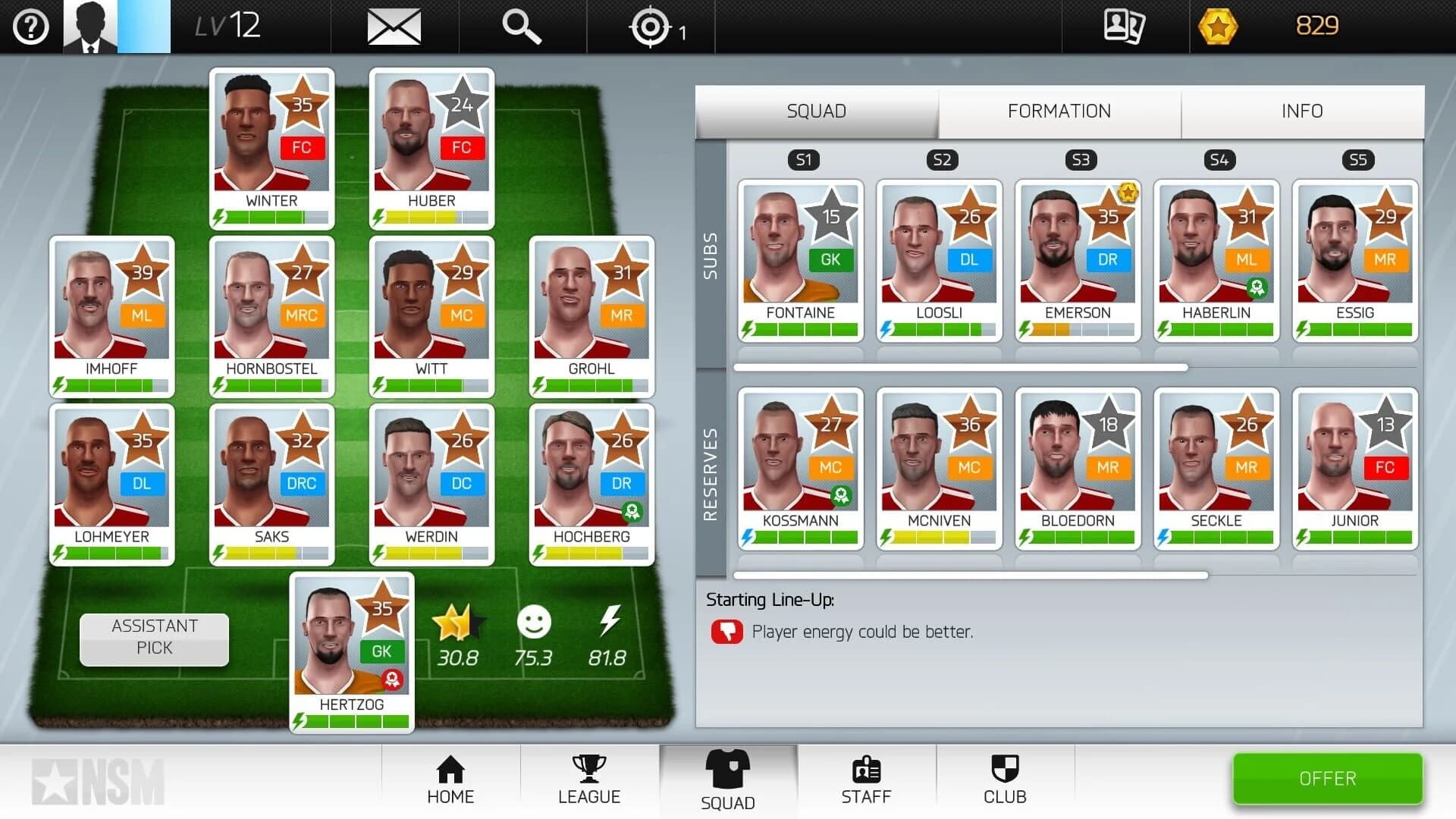
Task: Select goalkeeper Fontaine in sub slot S1
Action: (x=799, y=258)
